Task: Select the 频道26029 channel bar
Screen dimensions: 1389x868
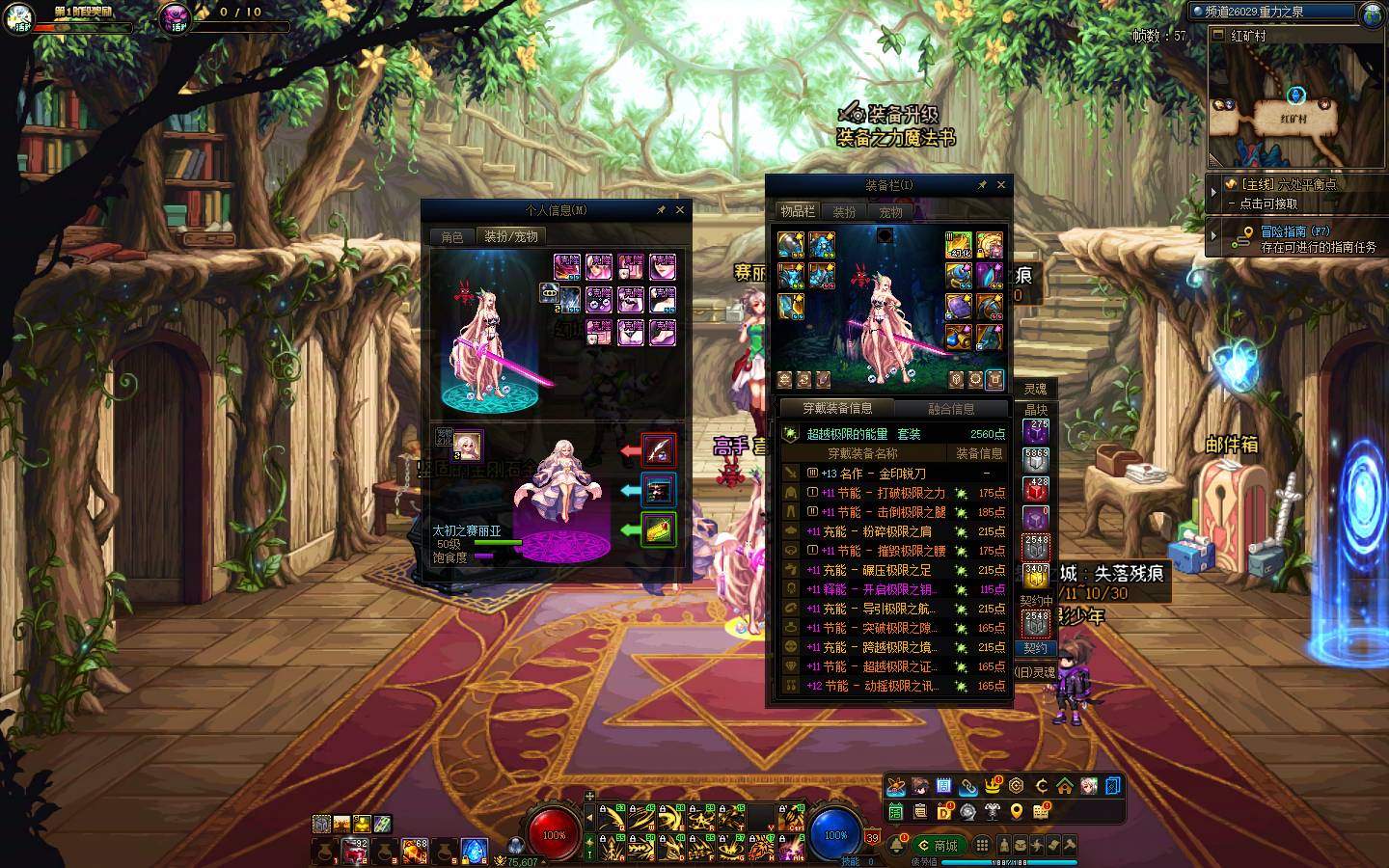Action: coord(1273,12)
